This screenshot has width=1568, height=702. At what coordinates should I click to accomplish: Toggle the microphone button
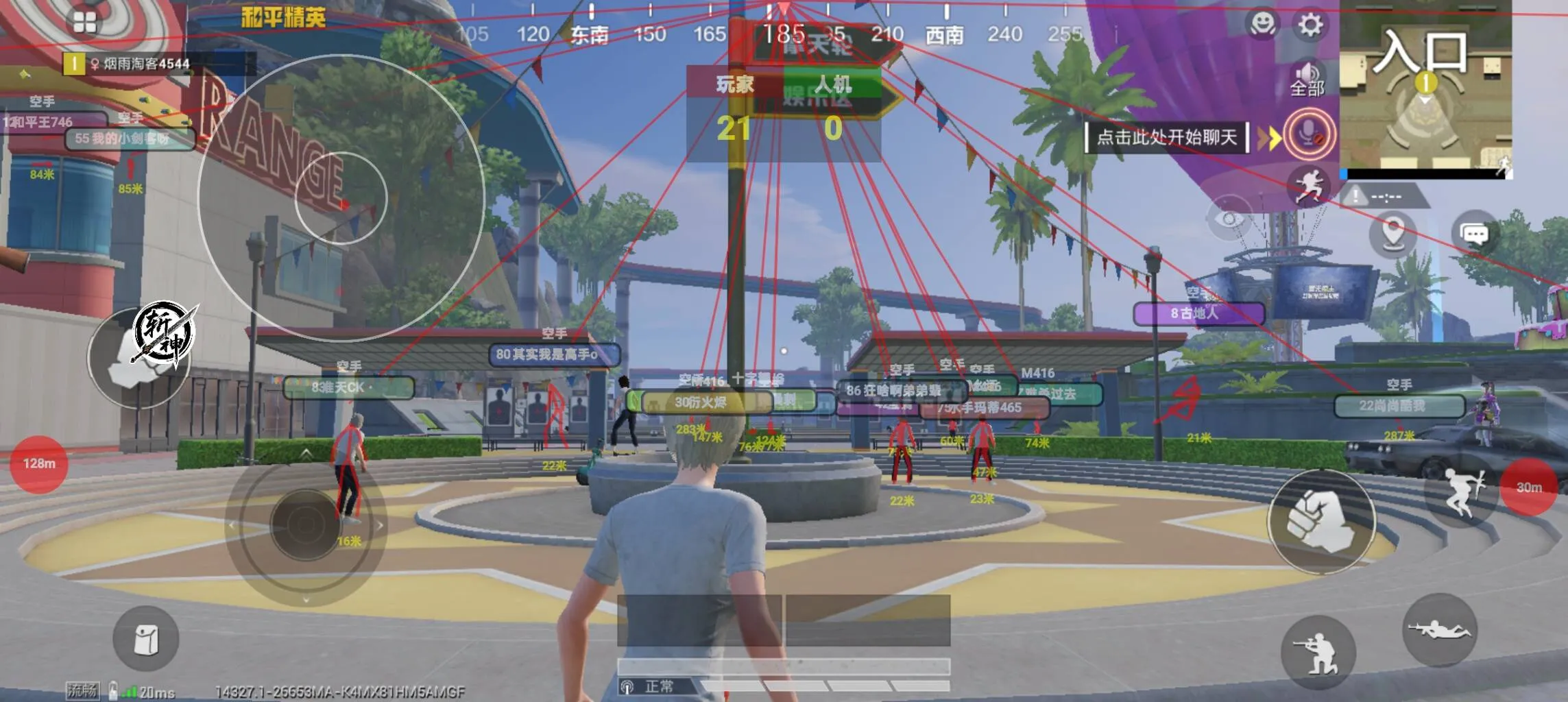tap(1309, 135)
